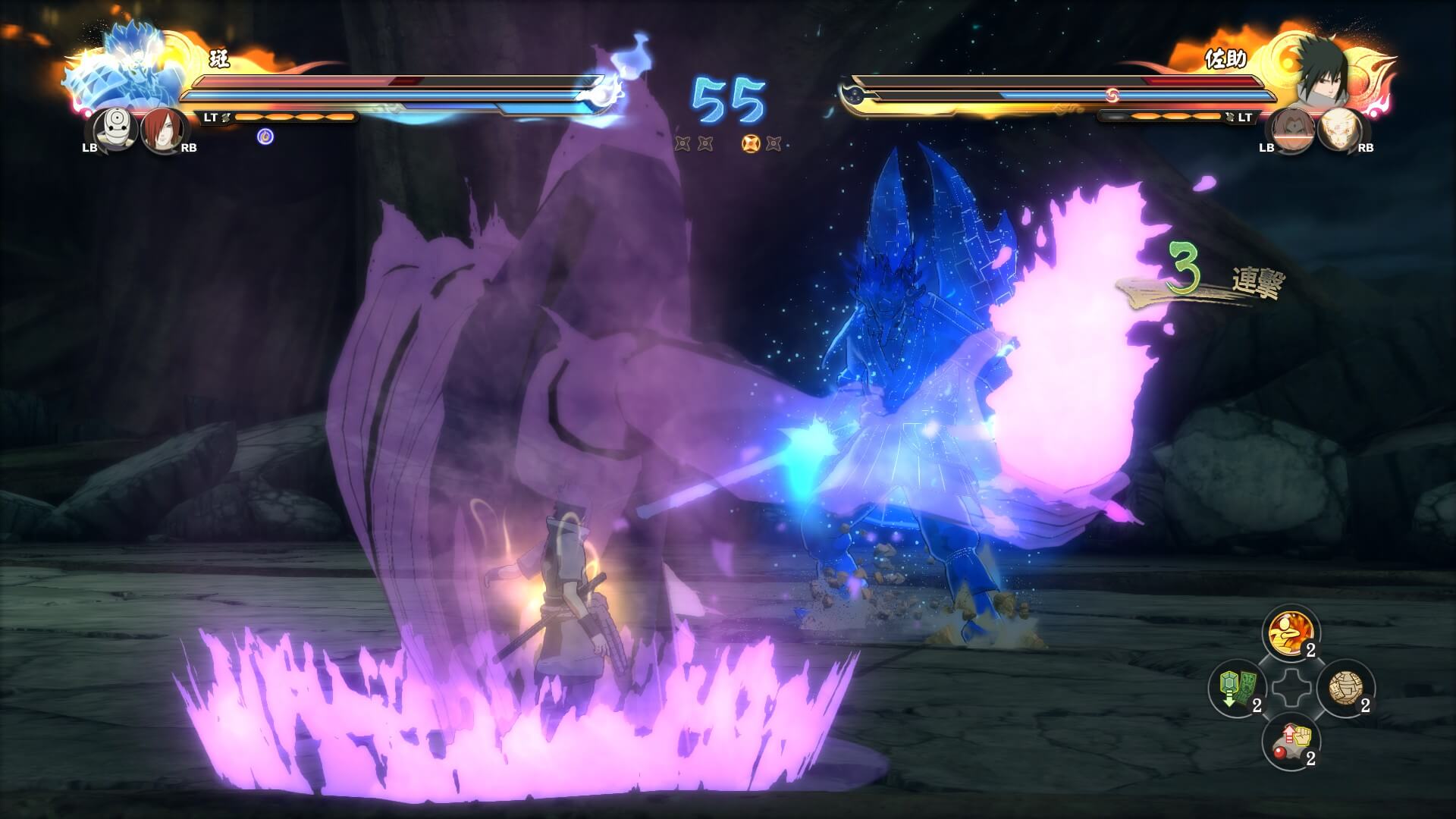Use the fist attack-boost item

tap(1291, 742)
